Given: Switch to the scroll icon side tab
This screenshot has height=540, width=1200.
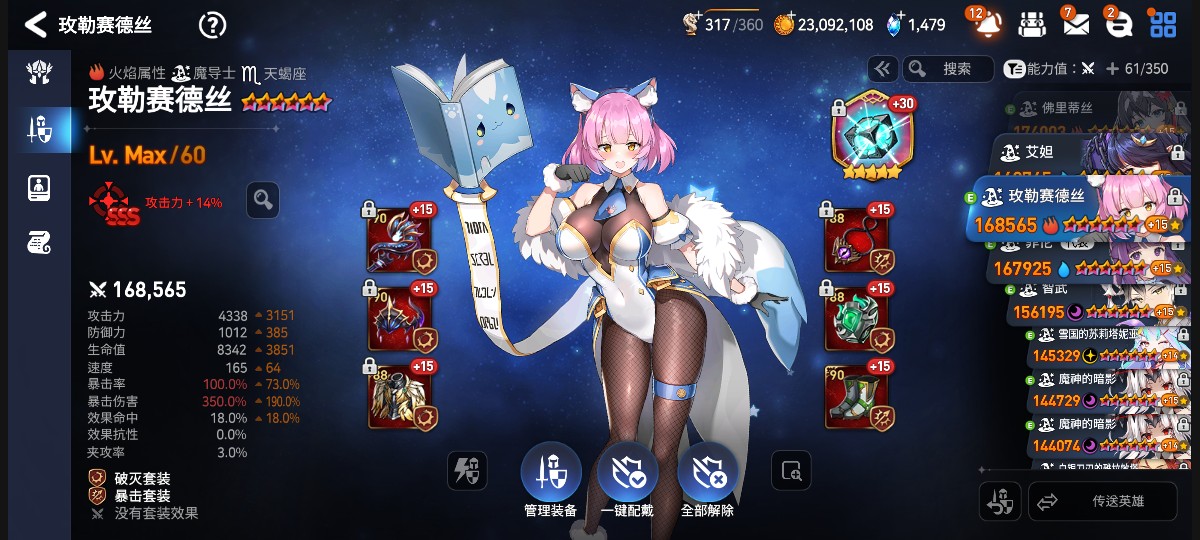Looking at the screenshot, I should [39, 241].
